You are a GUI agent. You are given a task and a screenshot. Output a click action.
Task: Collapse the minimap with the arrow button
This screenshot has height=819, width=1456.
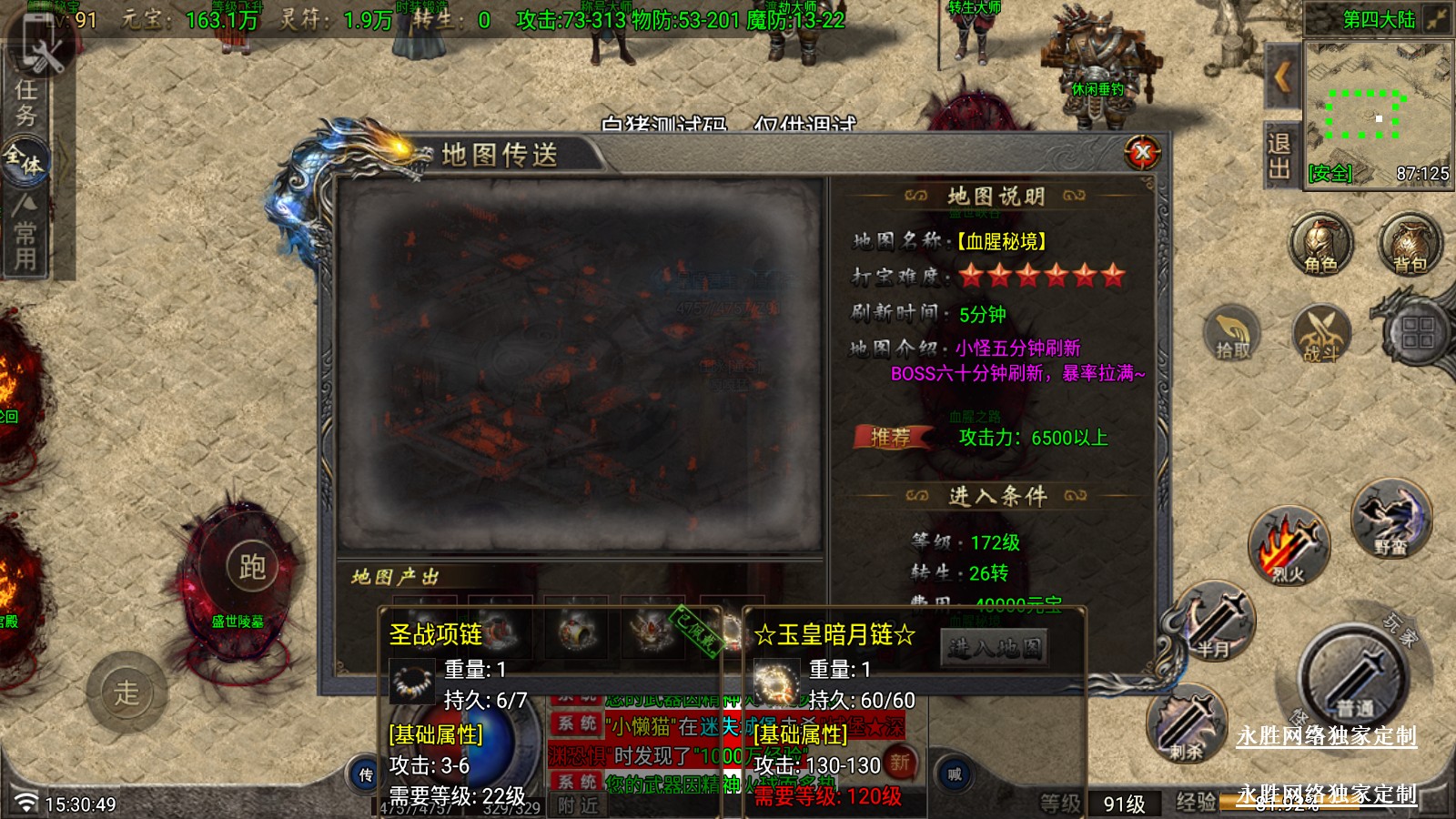coord(1282,77)
